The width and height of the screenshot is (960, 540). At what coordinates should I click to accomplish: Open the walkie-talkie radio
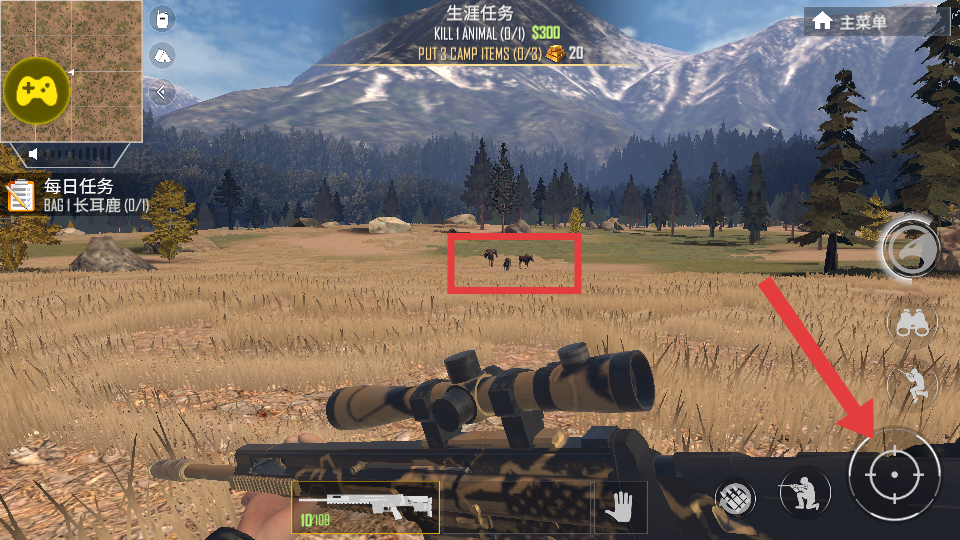(x=162, y=19)
